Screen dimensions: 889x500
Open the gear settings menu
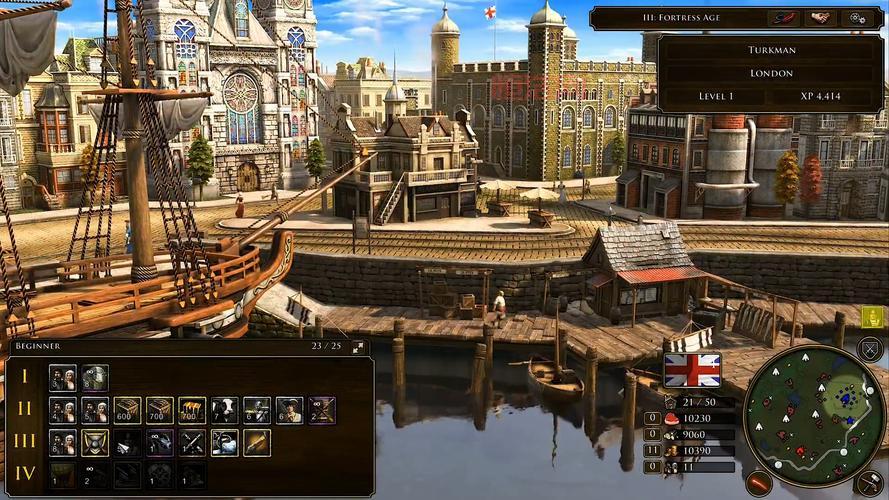coord(856,18)
